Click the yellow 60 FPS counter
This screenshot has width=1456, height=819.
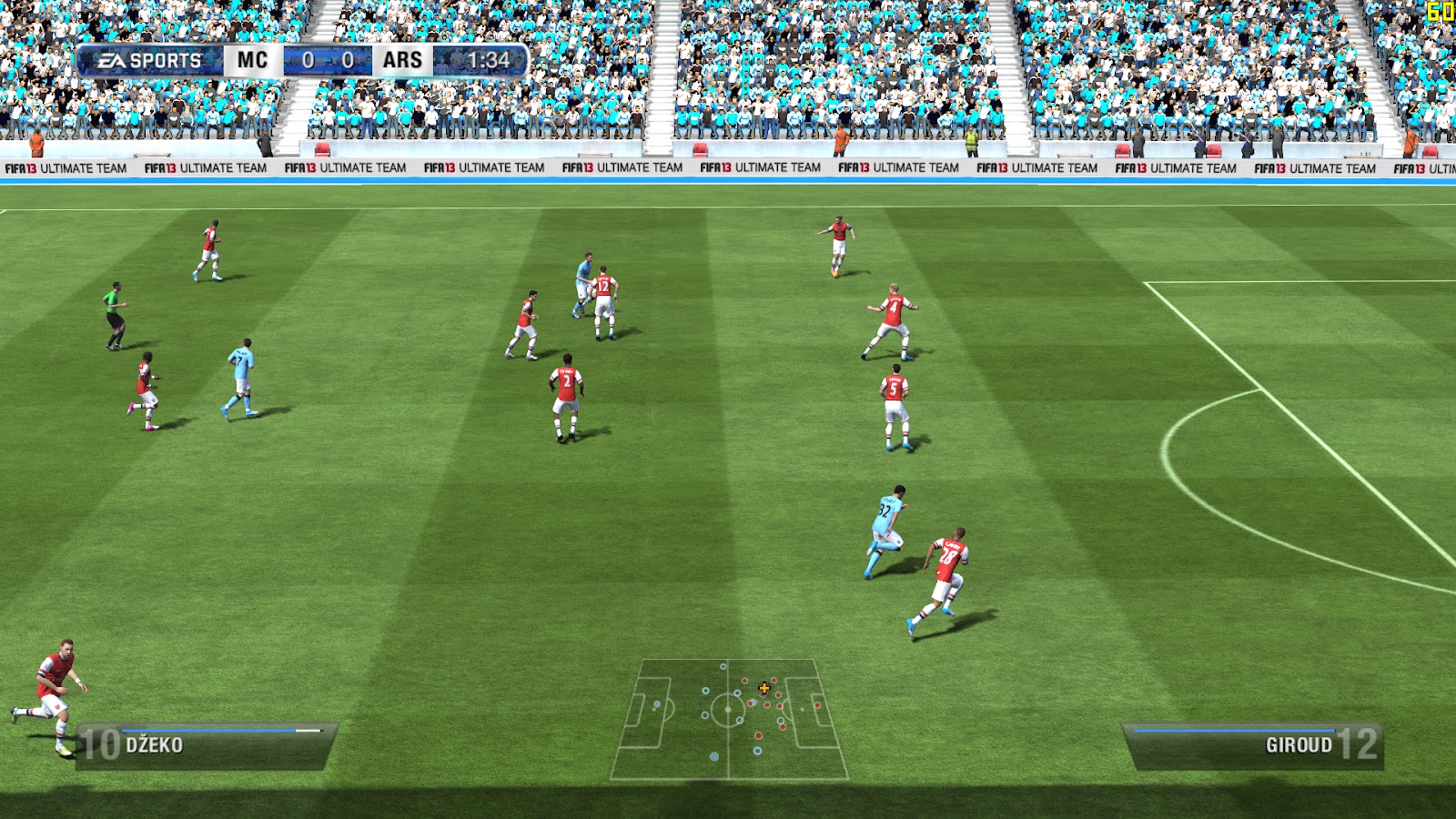coord(1441,11)
